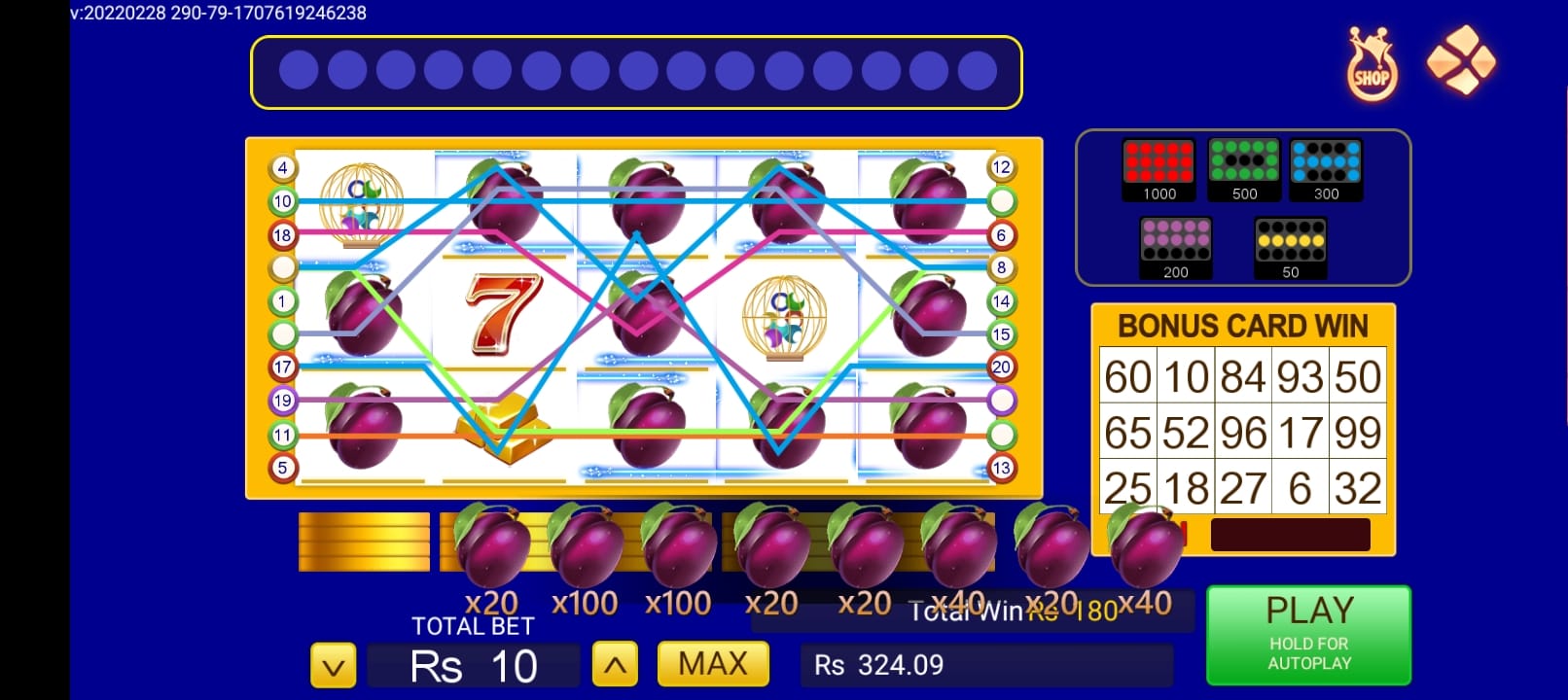Tap the payline 12 marker
The image size is (1568, 700).
(x=1001, y=167)
